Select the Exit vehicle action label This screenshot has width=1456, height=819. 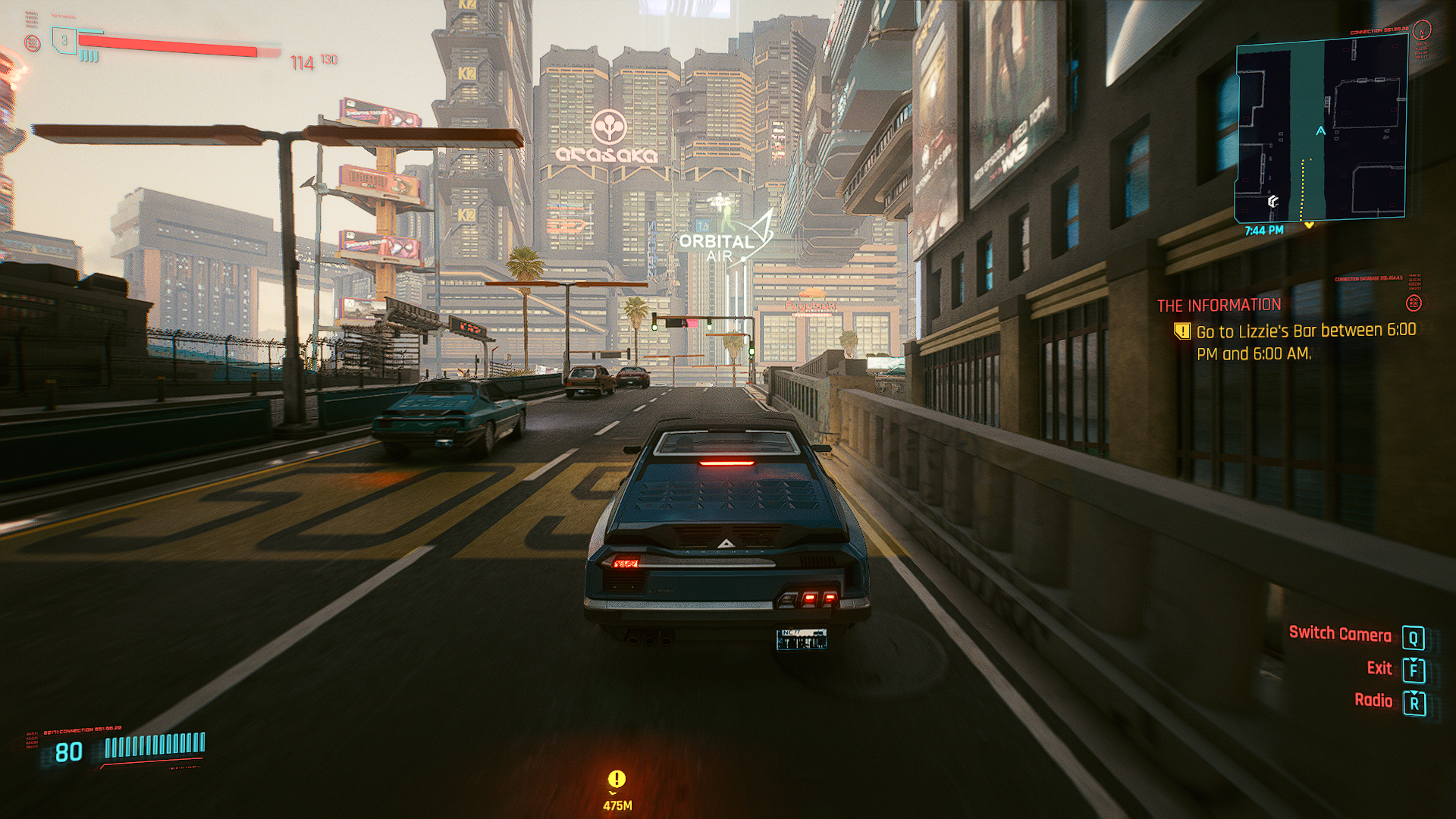[x=1379, y=668]
